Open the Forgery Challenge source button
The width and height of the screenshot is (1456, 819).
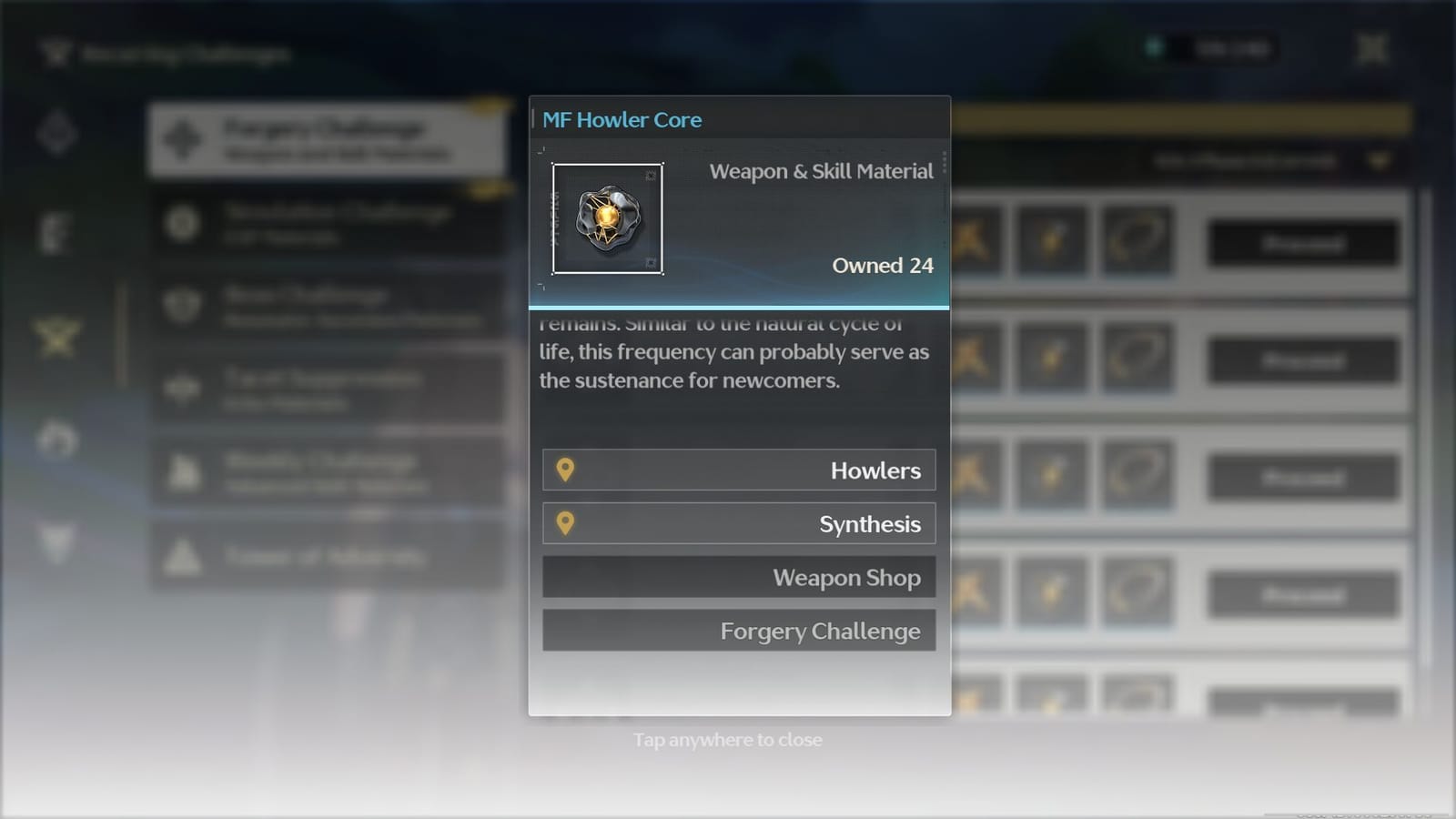pyautogui.click(x=738, y=630)
